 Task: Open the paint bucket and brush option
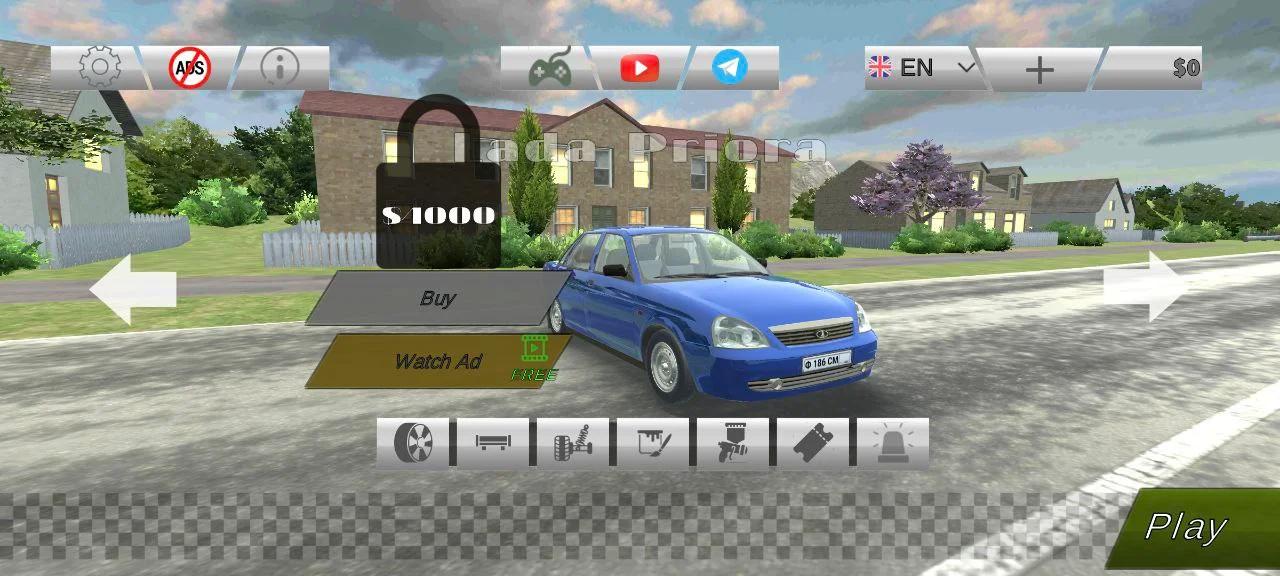(x=653, y=443)
